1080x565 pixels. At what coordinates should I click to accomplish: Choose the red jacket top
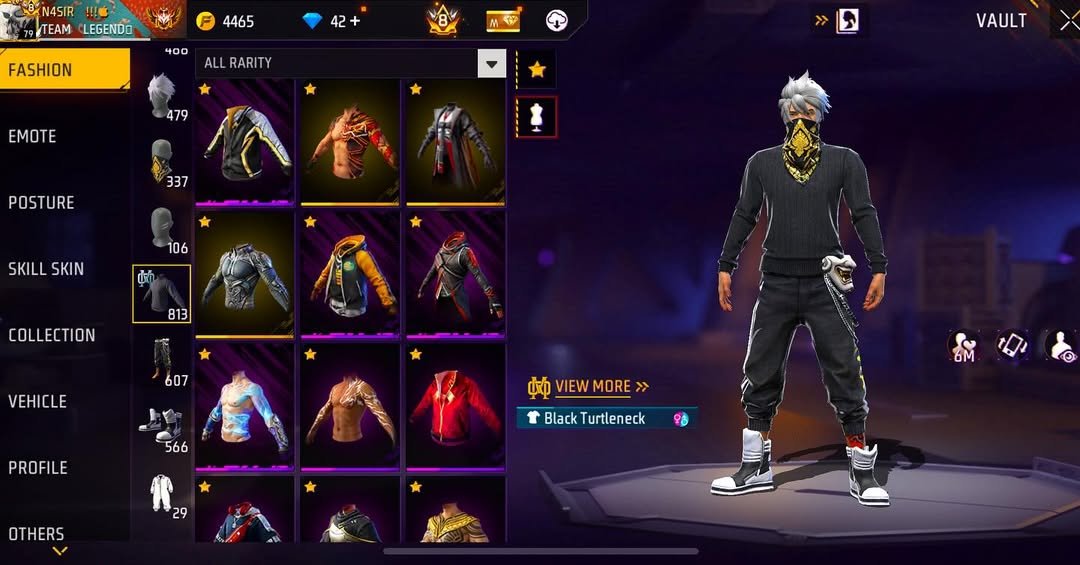pyautogui.click(x=456, y=406)
